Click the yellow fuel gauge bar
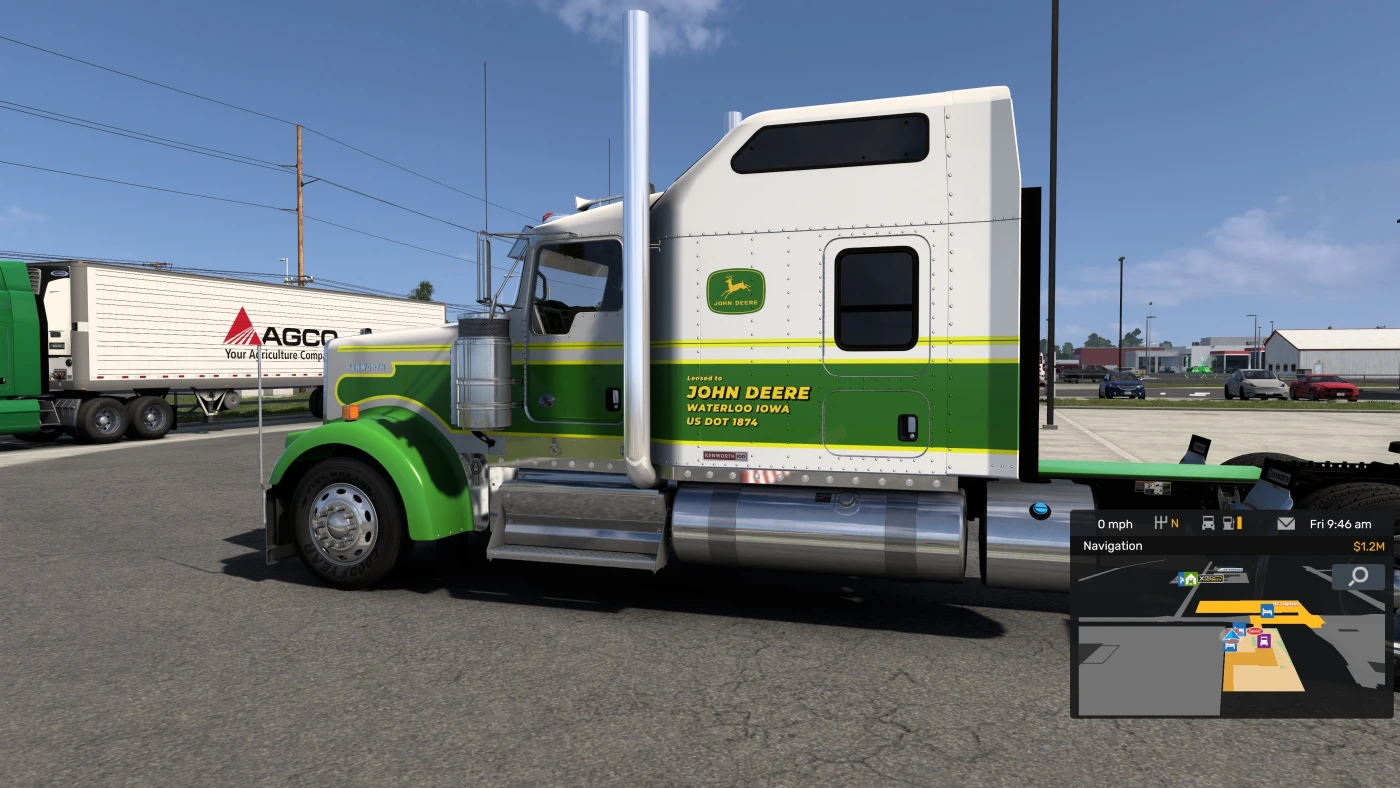 pyautogui.click(x=1239, y=523)
